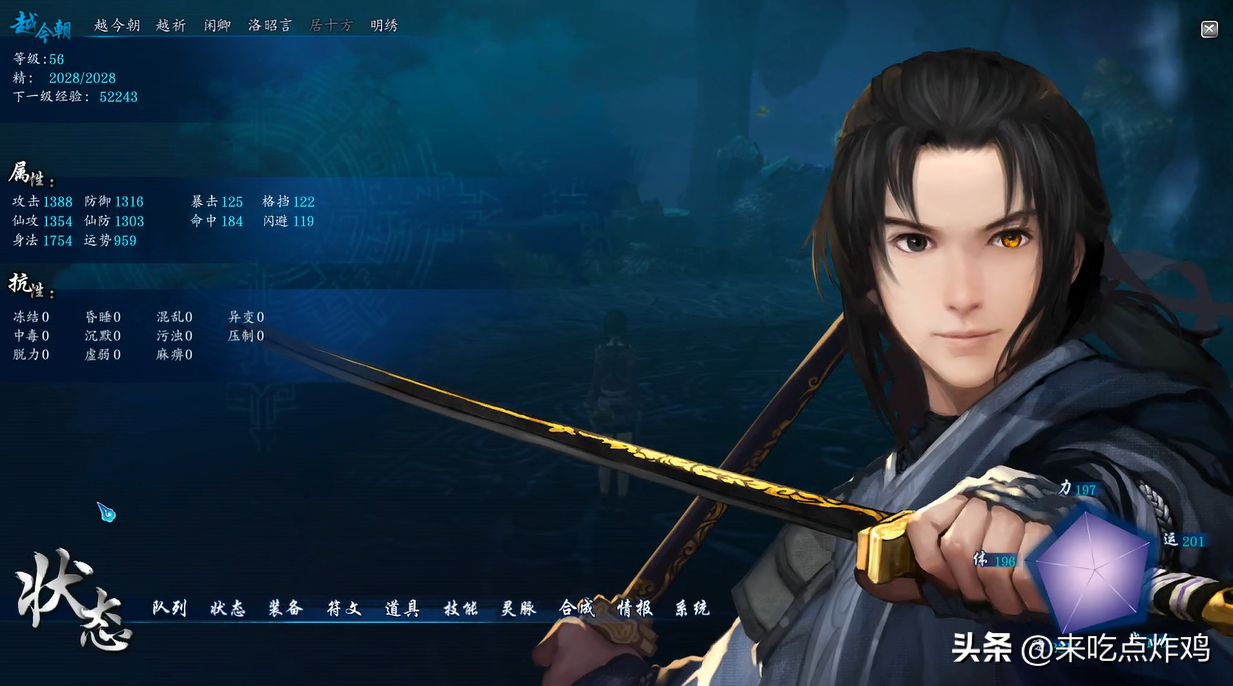
Task: Open the 状态 status menu
Action: [228, 608]
